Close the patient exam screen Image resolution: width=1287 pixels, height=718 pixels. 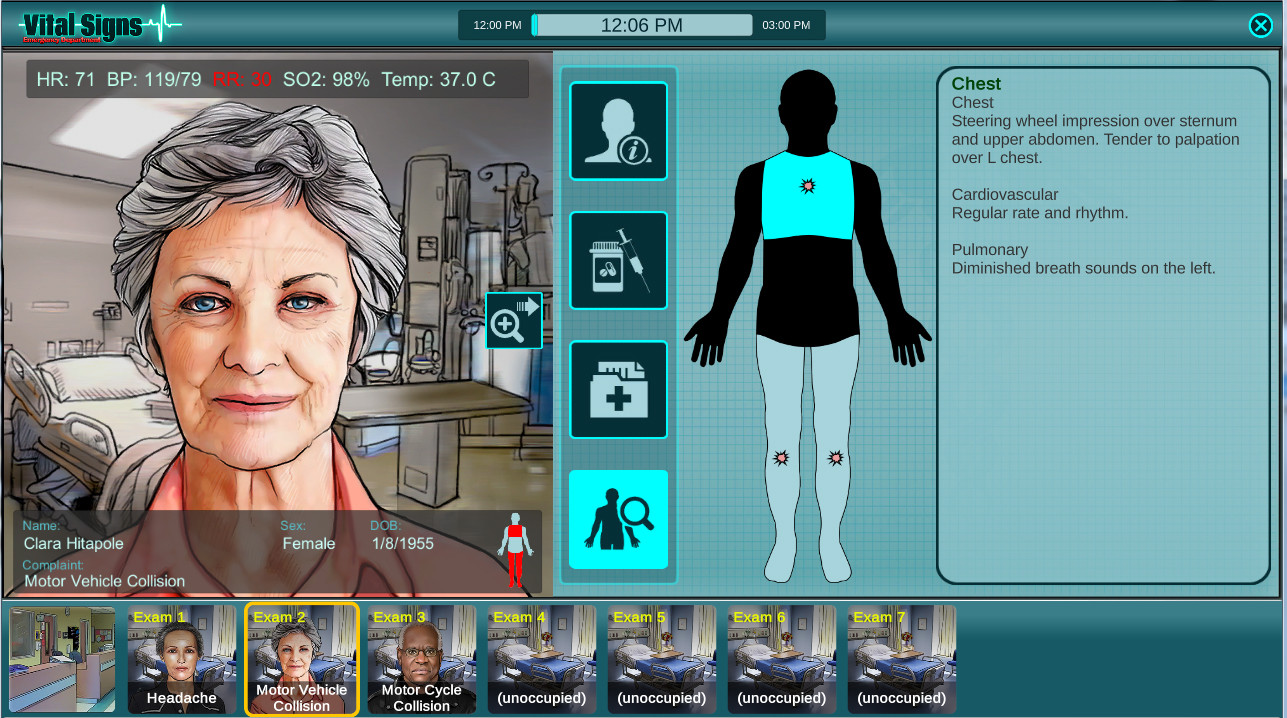1260,26
